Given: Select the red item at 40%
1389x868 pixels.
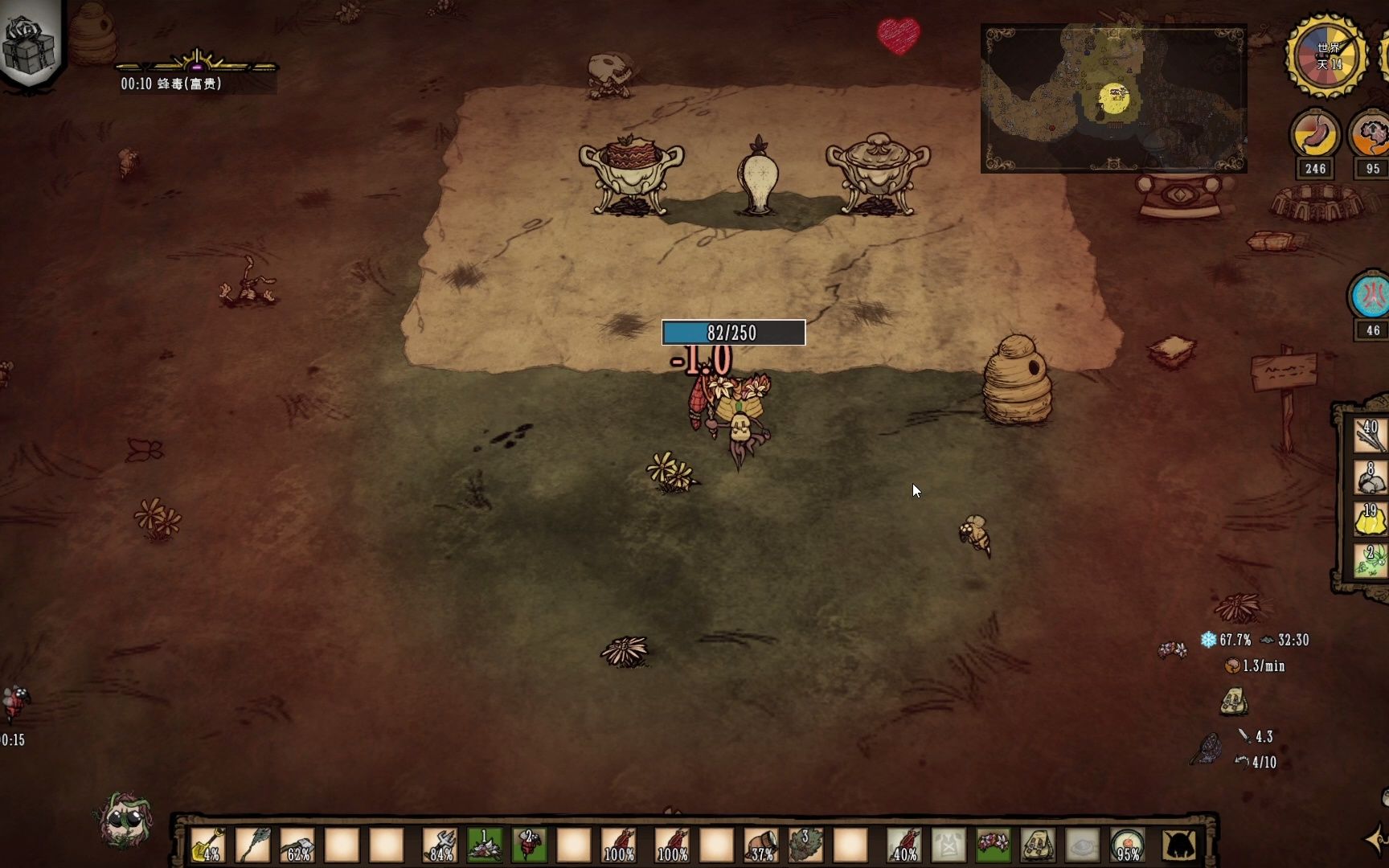Looking at the screenshot, I should click(903, 845).
